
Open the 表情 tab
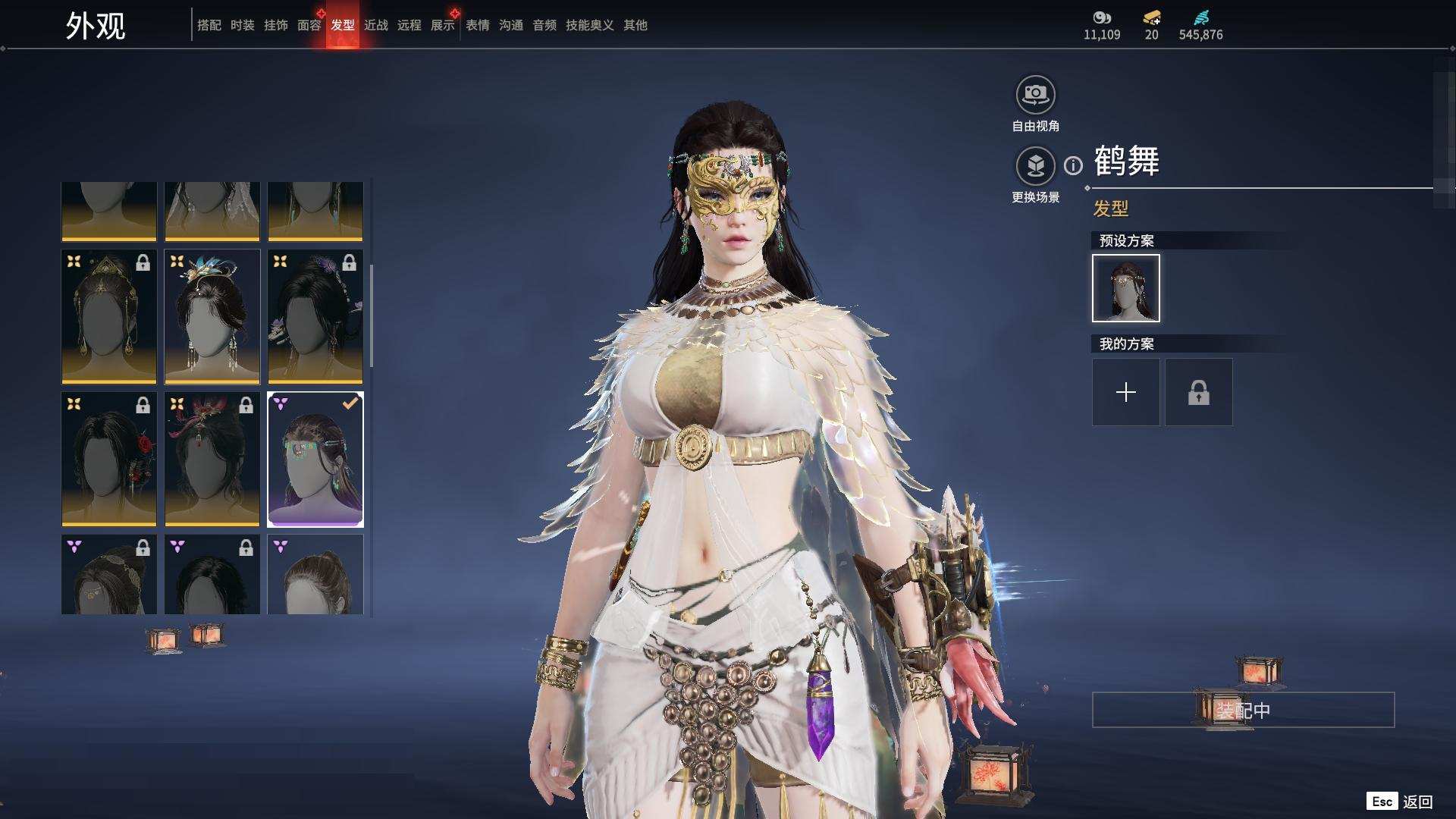coord(477,25)
